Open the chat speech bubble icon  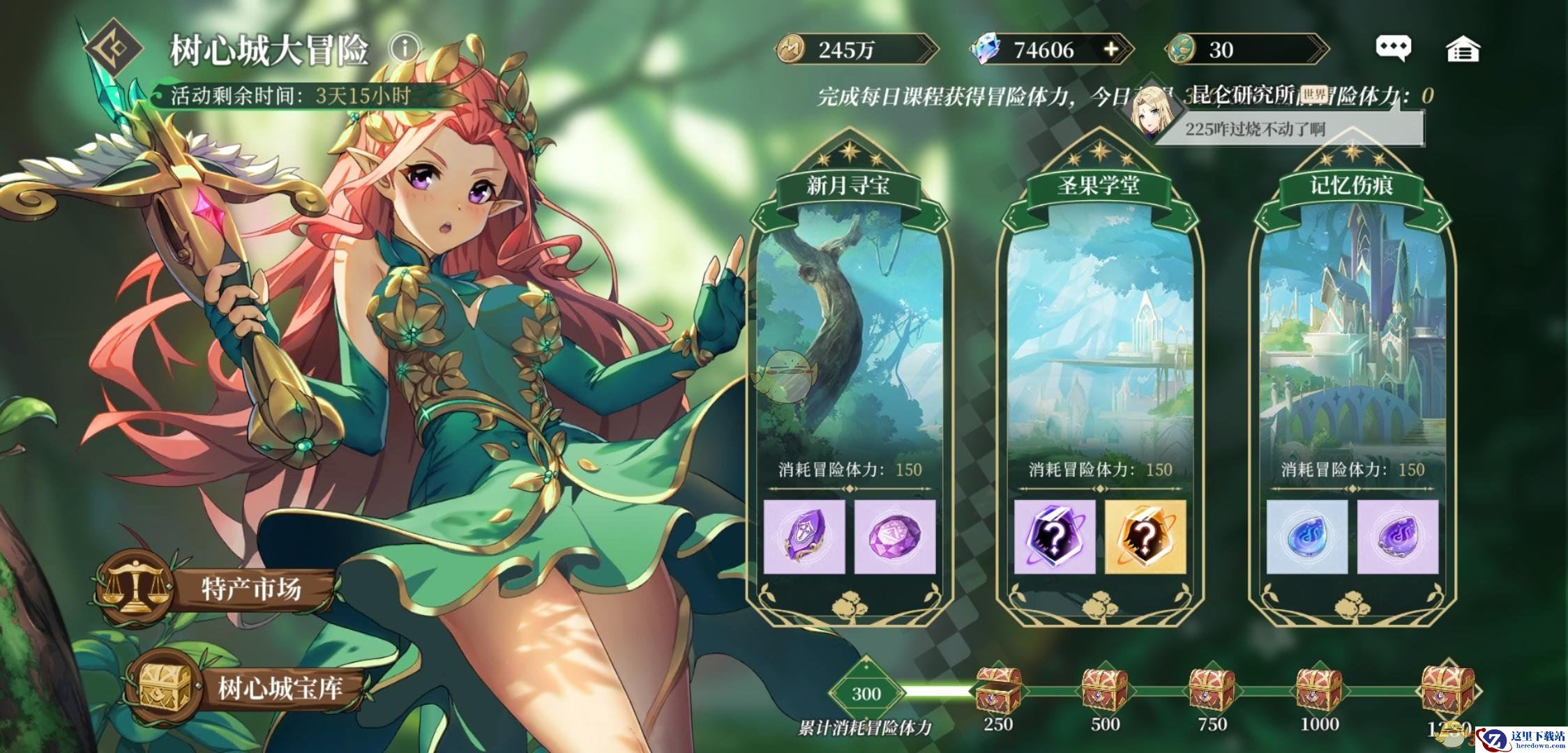tap(1393, 48)
